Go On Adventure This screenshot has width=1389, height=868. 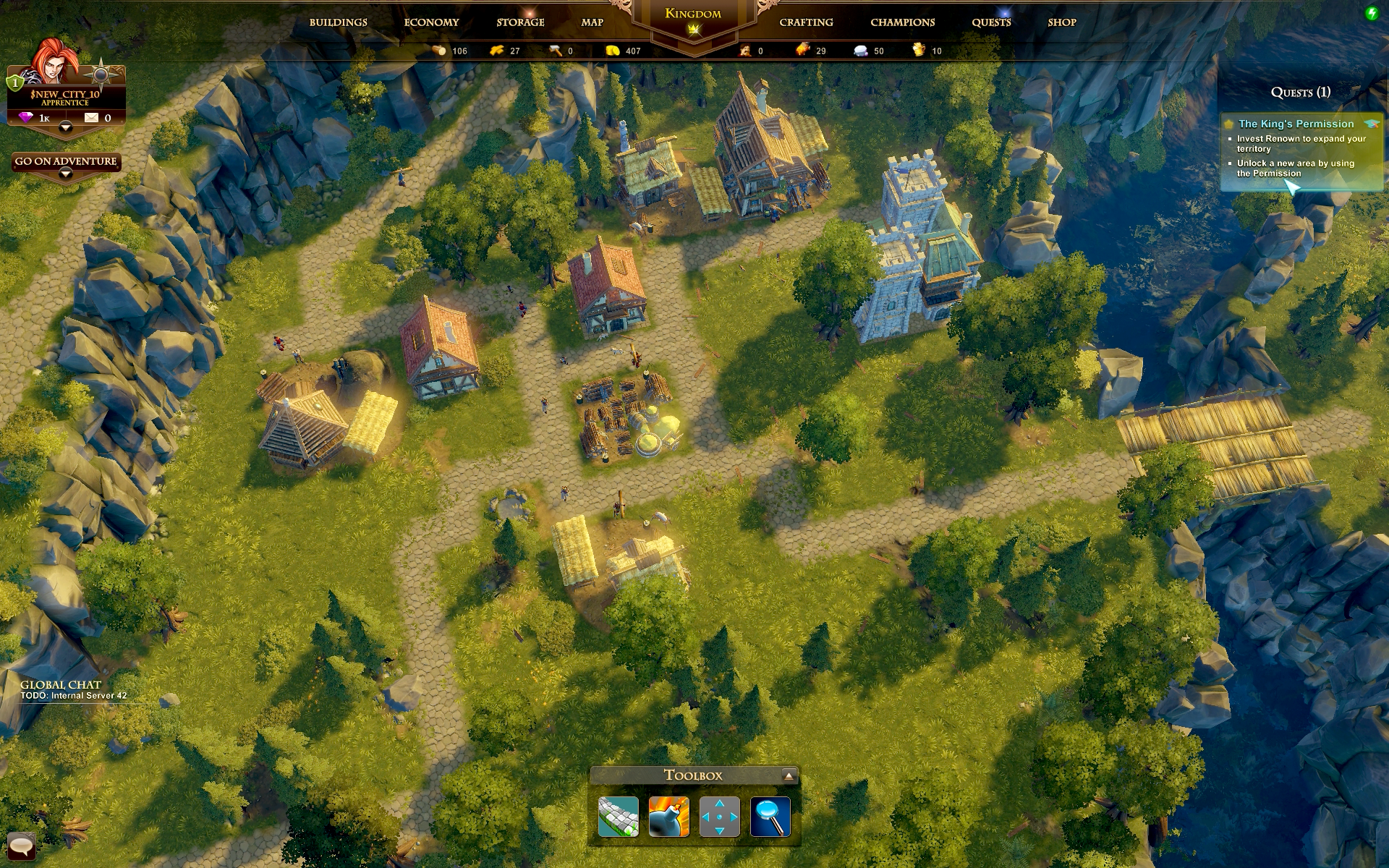click(66, 161)
